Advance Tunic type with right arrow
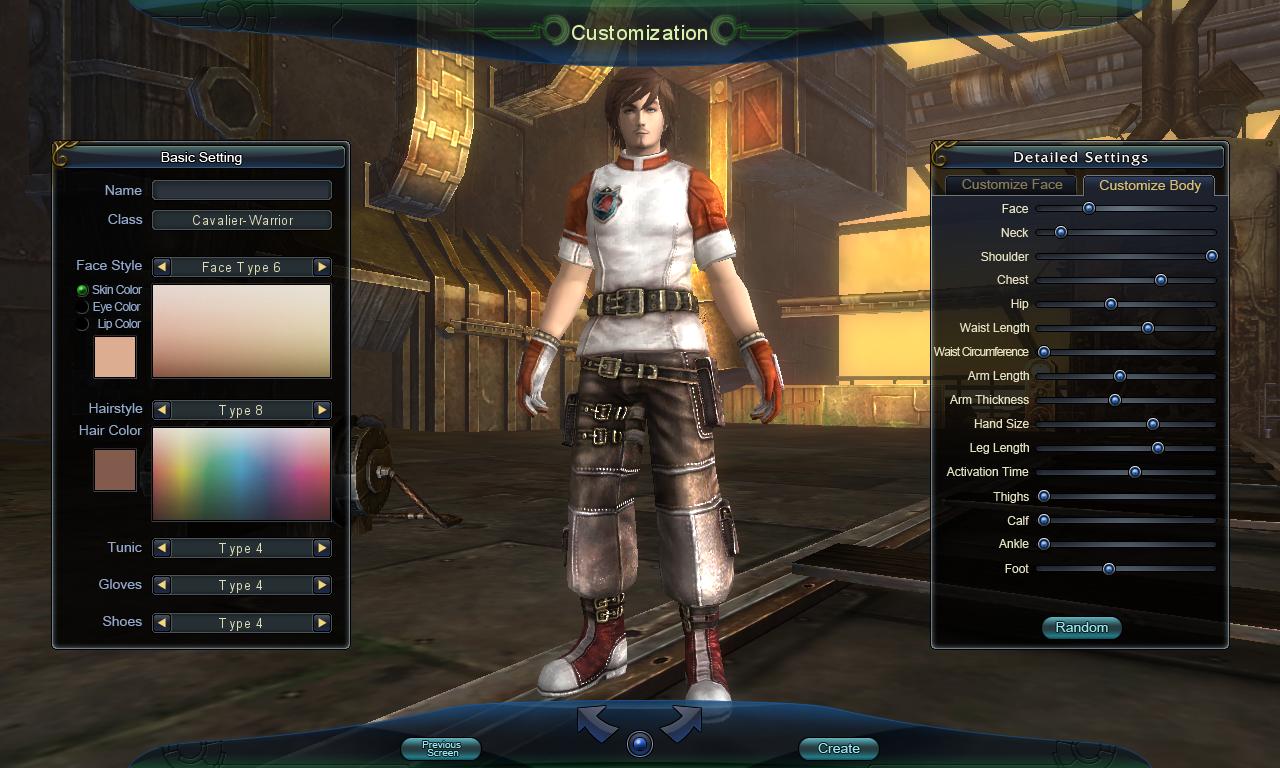The width and height of the screenshot is (1280, 768). (x=321, y=548)
